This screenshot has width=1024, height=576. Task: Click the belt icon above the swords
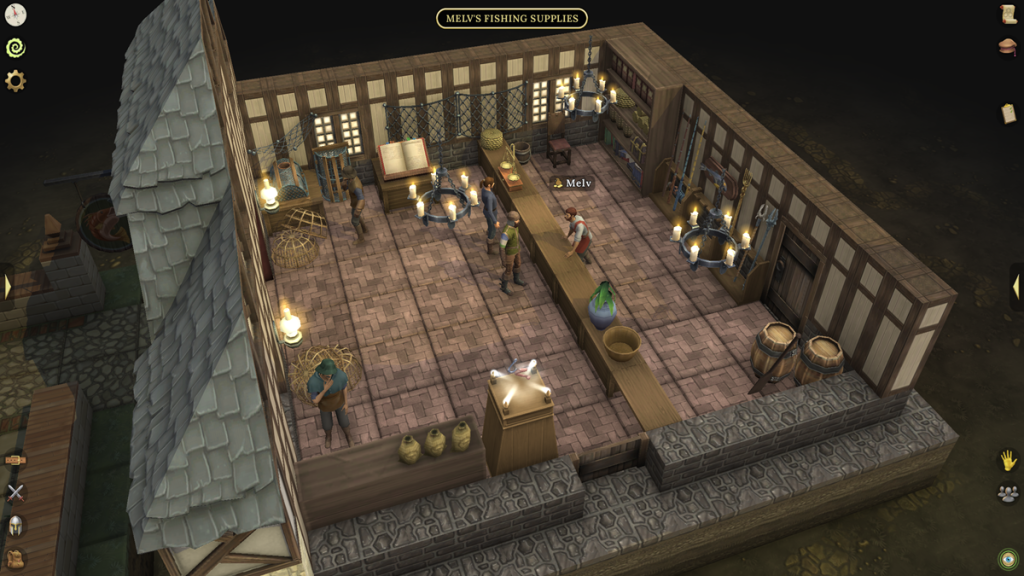tap(15, 459)
